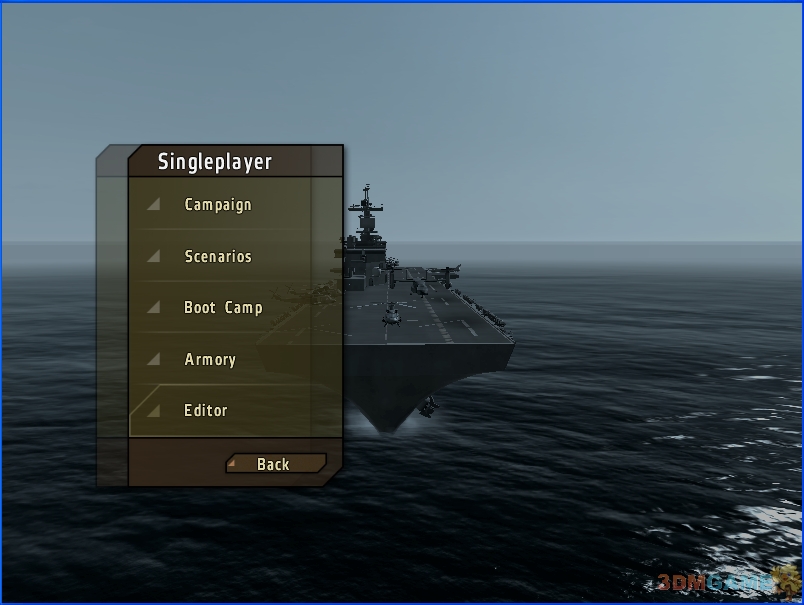Enter the Armory
The image size is (804, 605).
pos(210,360)
